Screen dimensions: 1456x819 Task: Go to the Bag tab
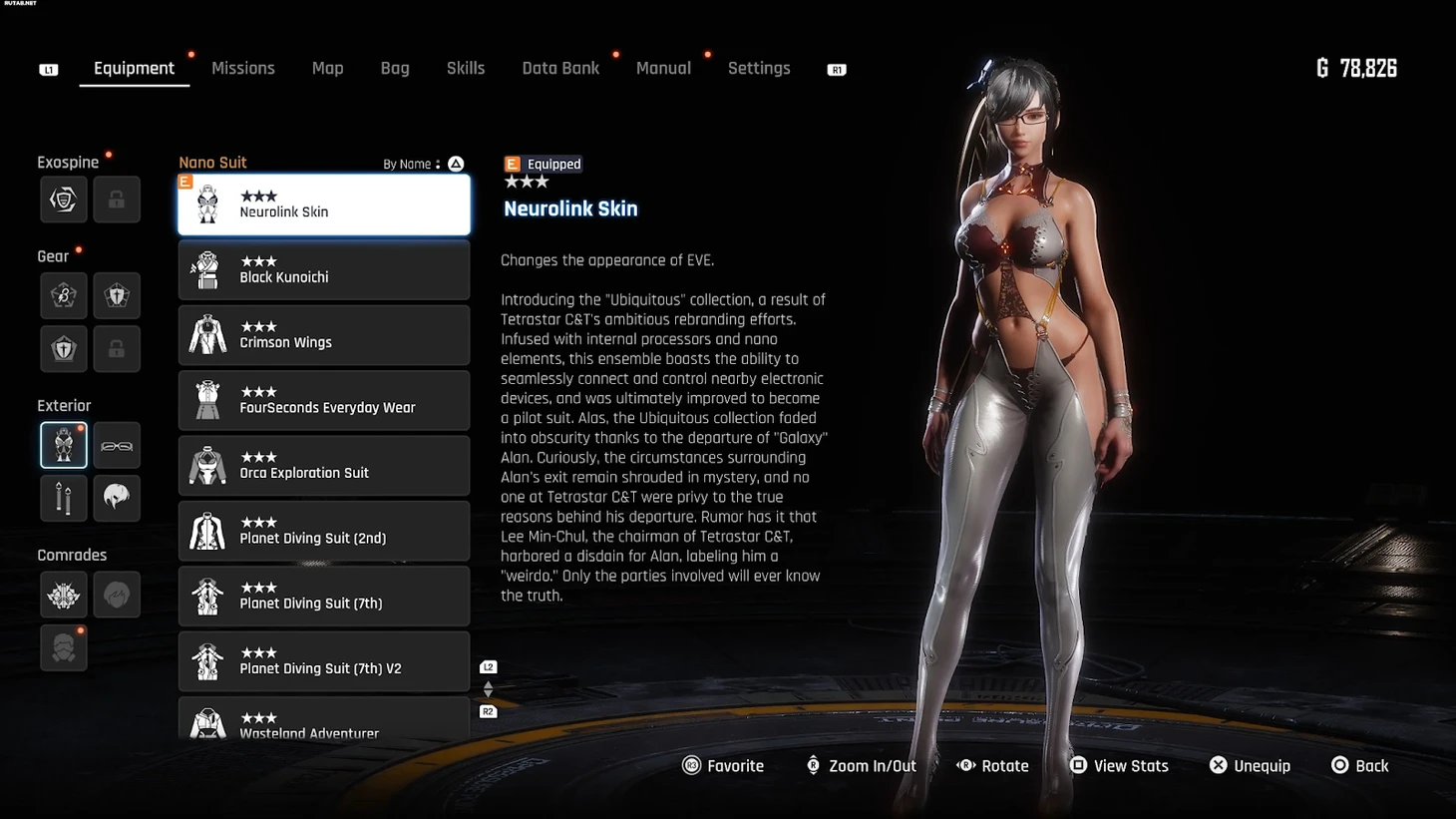[x=395, y=69]
